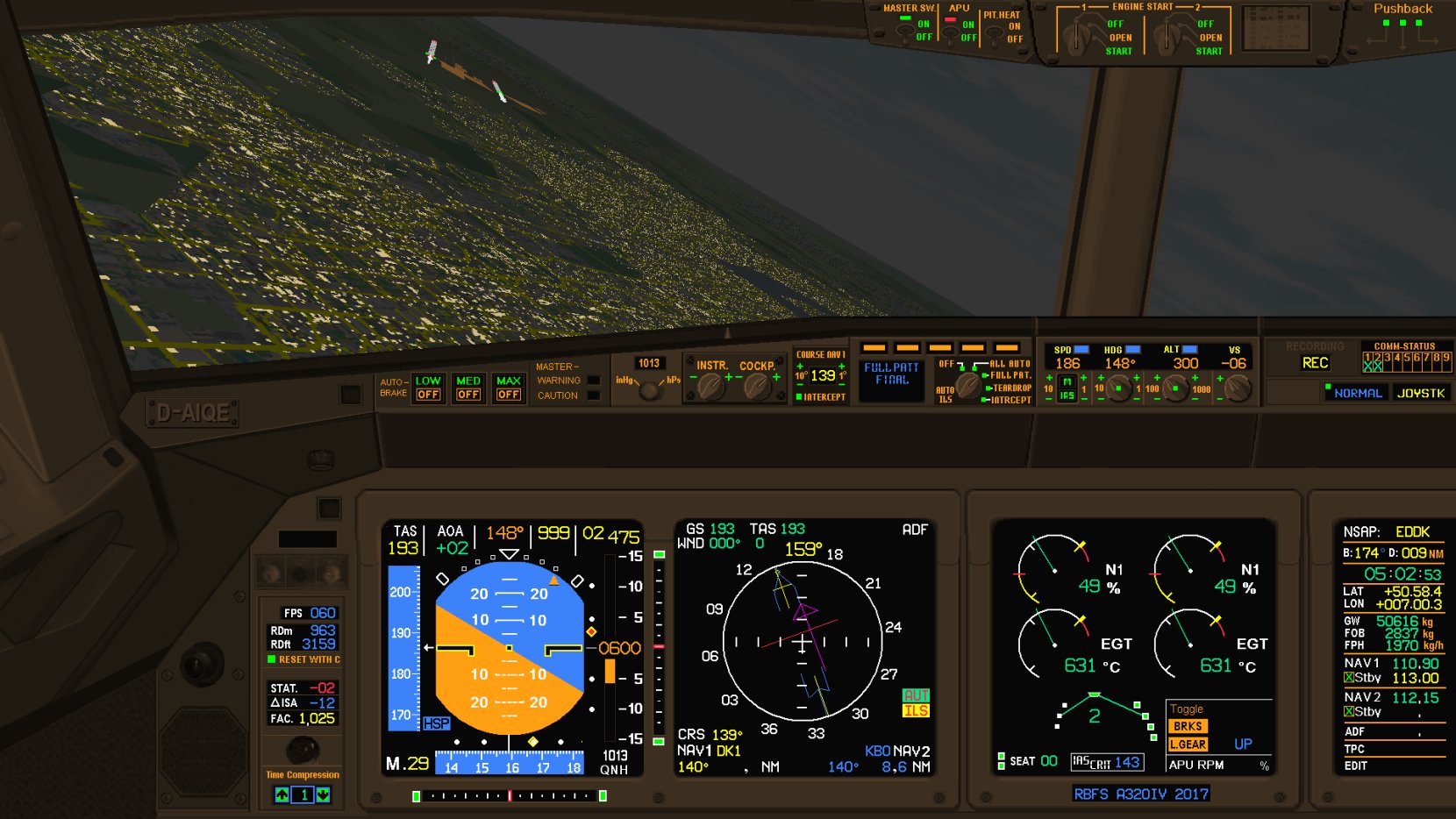
Task: Click the Pushback control label
Action: [1402, 9]
